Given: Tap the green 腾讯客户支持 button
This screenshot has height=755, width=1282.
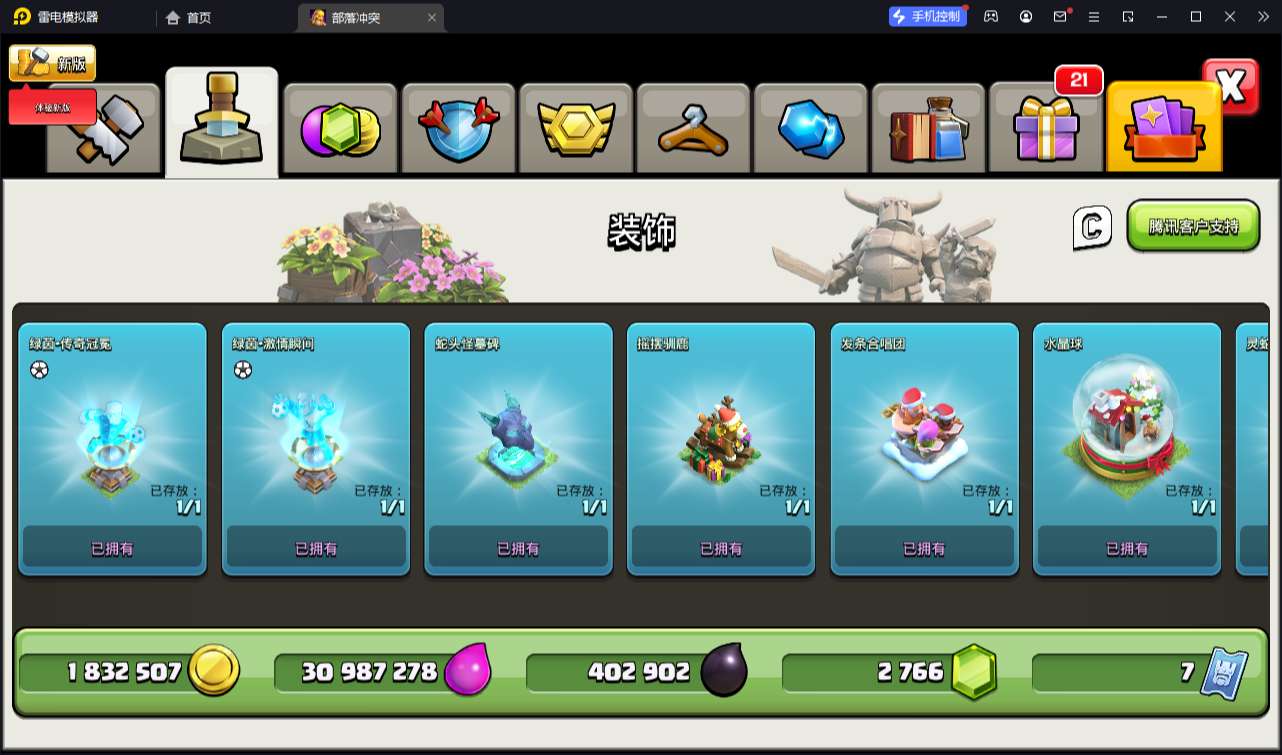Looking at the screenshot, I should click(x=1193, y=226).
